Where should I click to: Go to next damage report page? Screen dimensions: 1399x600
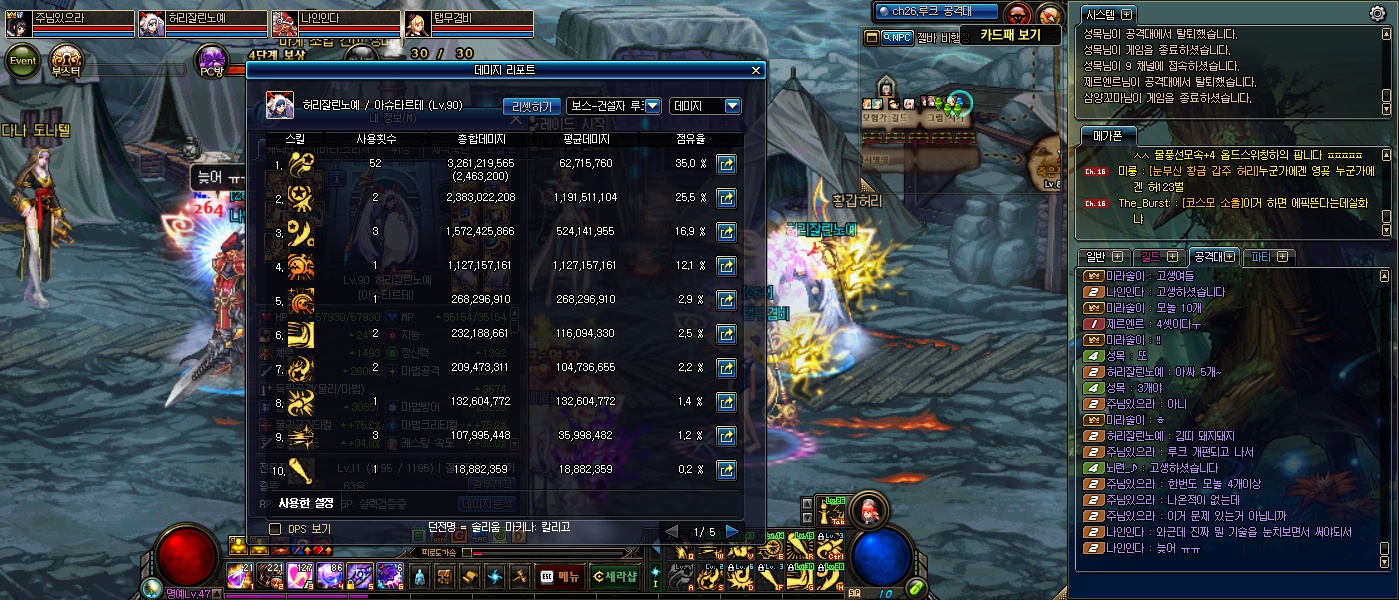point(732,531)
